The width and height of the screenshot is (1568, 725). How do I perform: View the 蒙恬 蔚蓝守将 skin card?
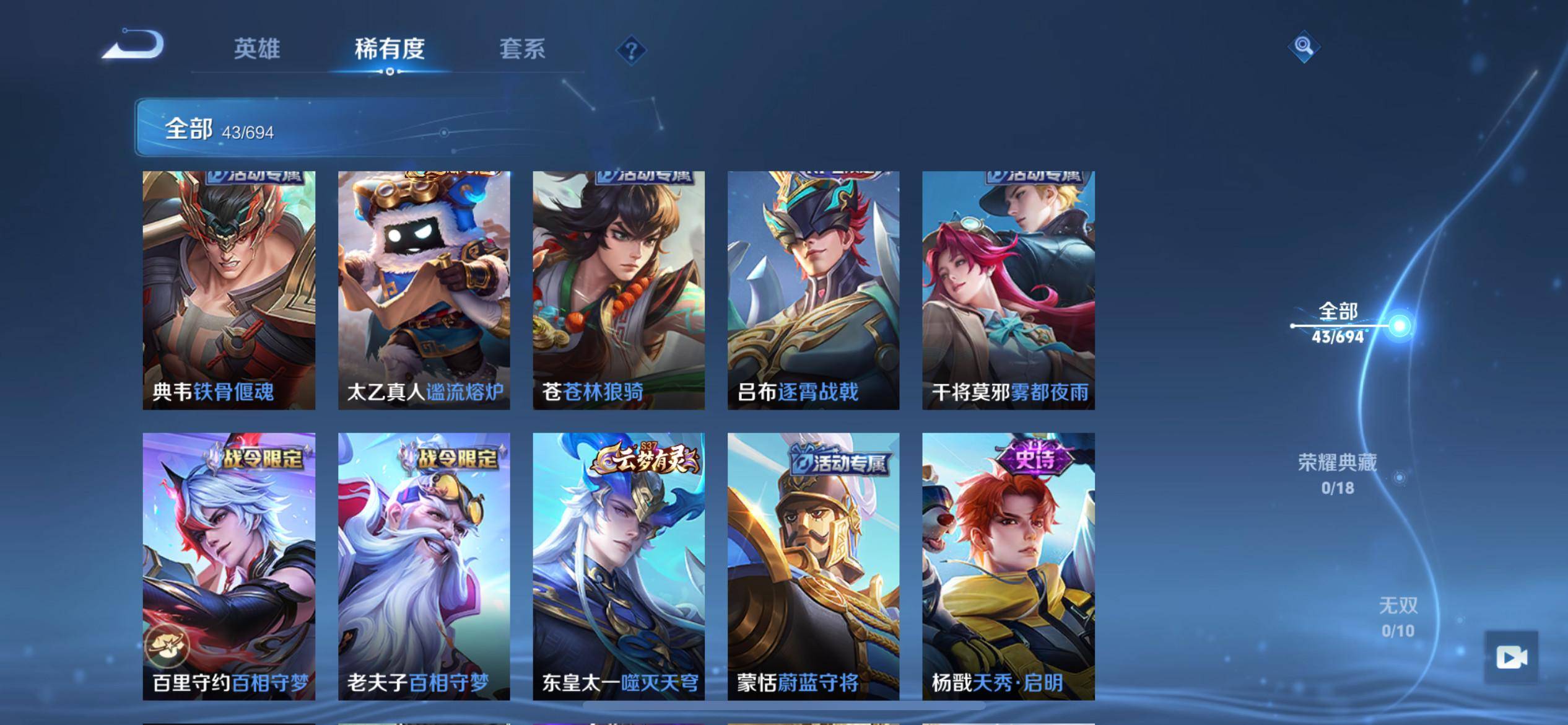pos(813,566)
